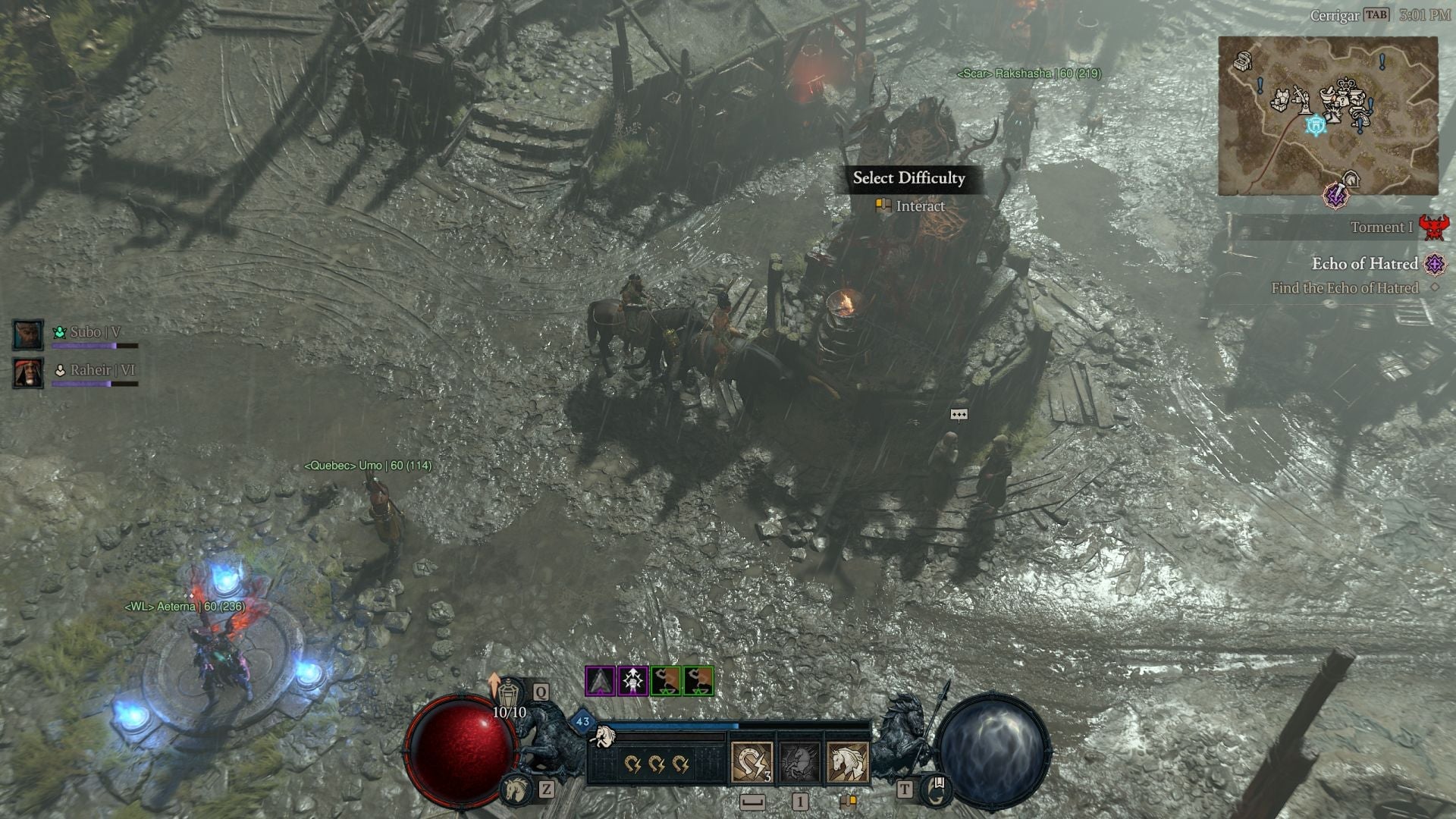The height and width of the screenshot is (819, 1456).
Task: Click the white dismount skill icon left of T
Action: click(846, 764)
